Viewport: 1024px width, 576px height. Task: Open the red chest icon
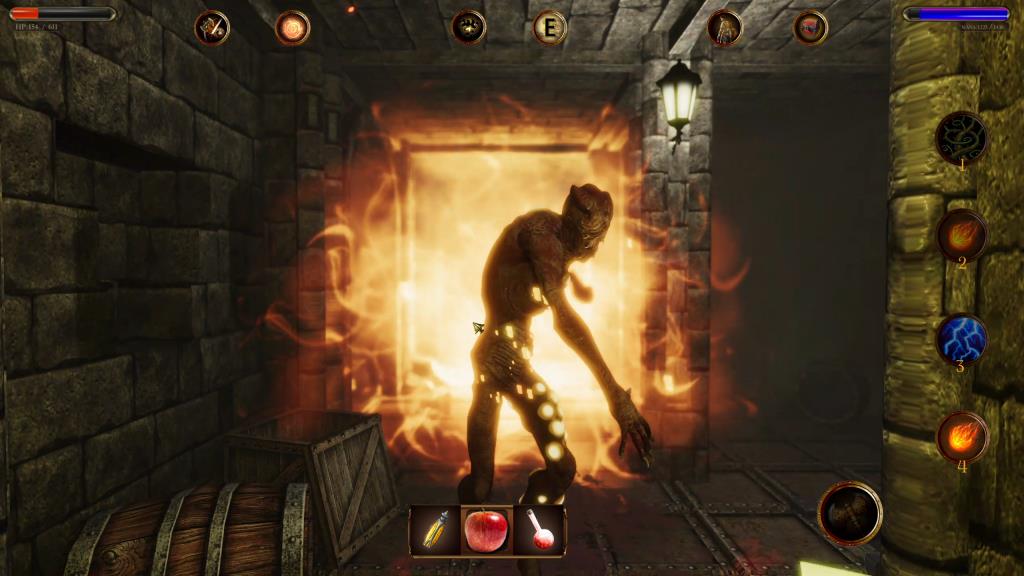[x=810, y=27]
